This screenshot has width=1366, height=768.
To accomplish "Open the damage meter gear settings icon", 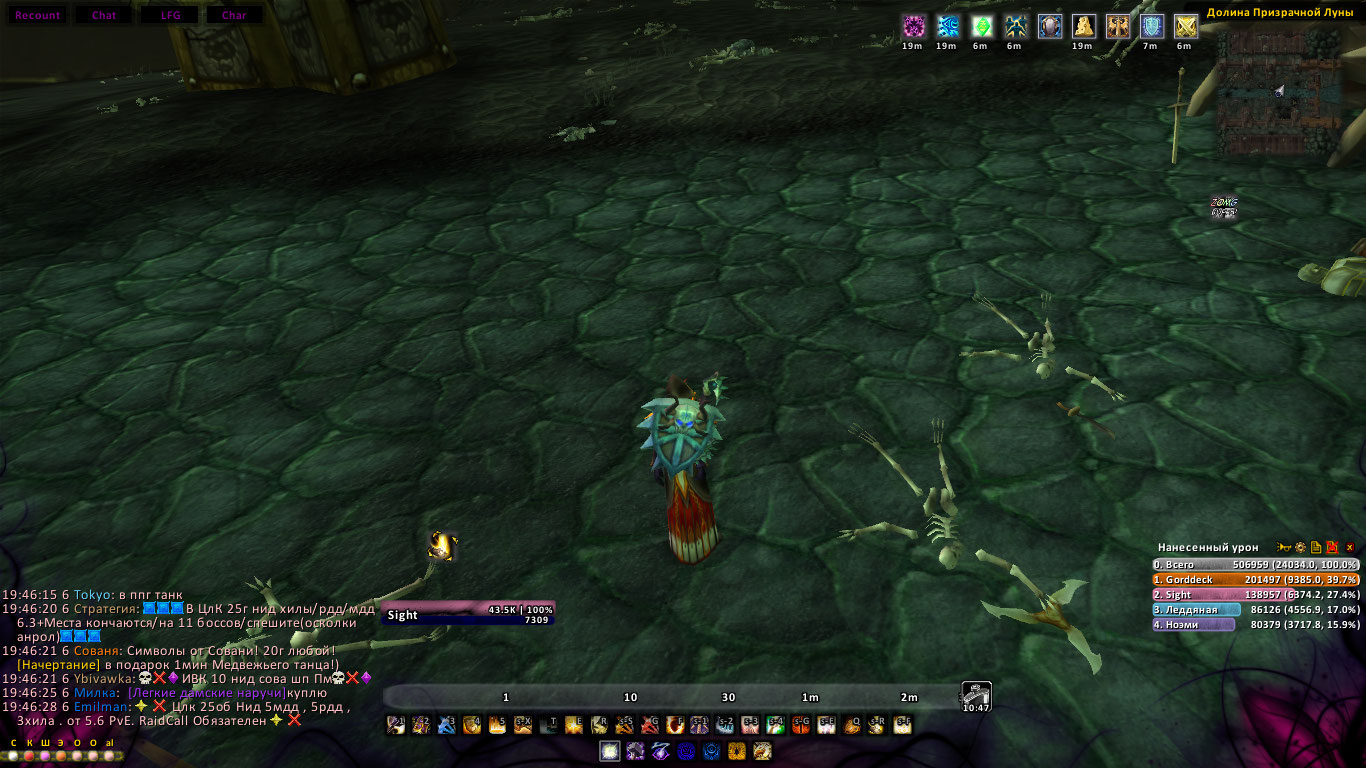I will (1301, 548).
